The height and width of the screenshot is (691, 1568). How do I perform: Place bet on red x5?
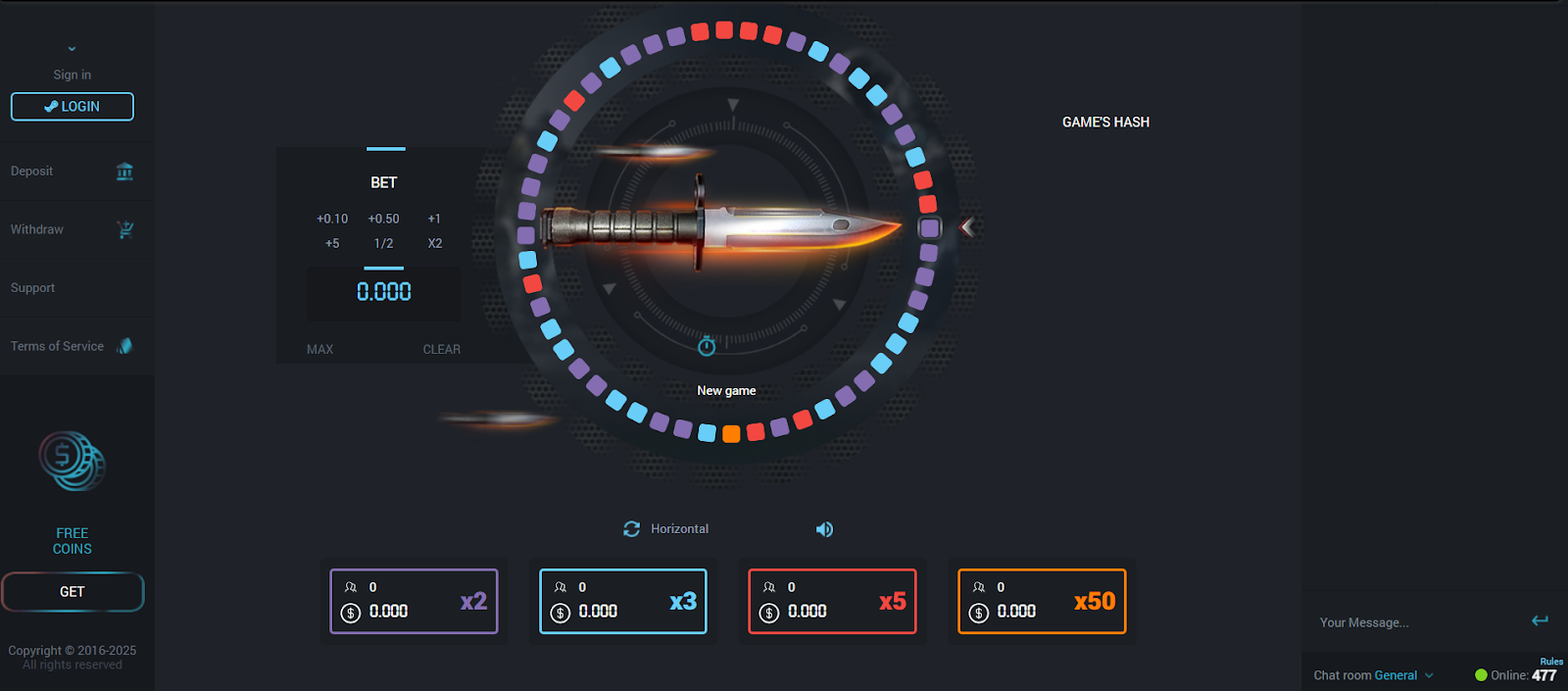(x=832, y=601)
